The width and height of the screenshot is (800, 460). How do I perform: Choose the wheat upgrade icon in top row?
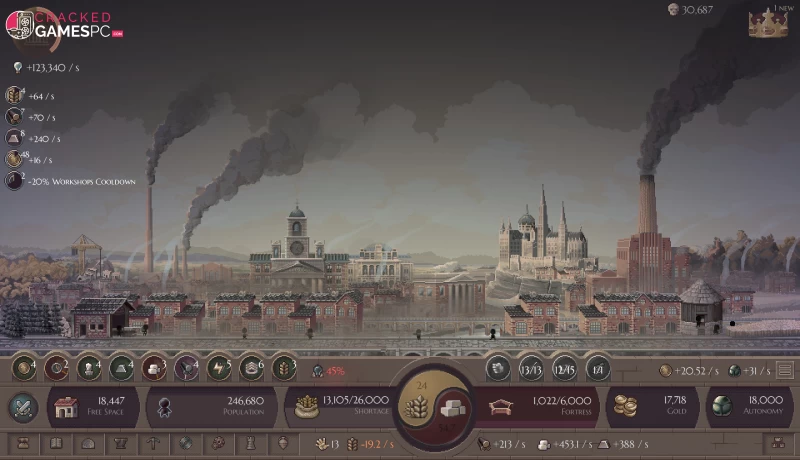[x=283, y=368]
